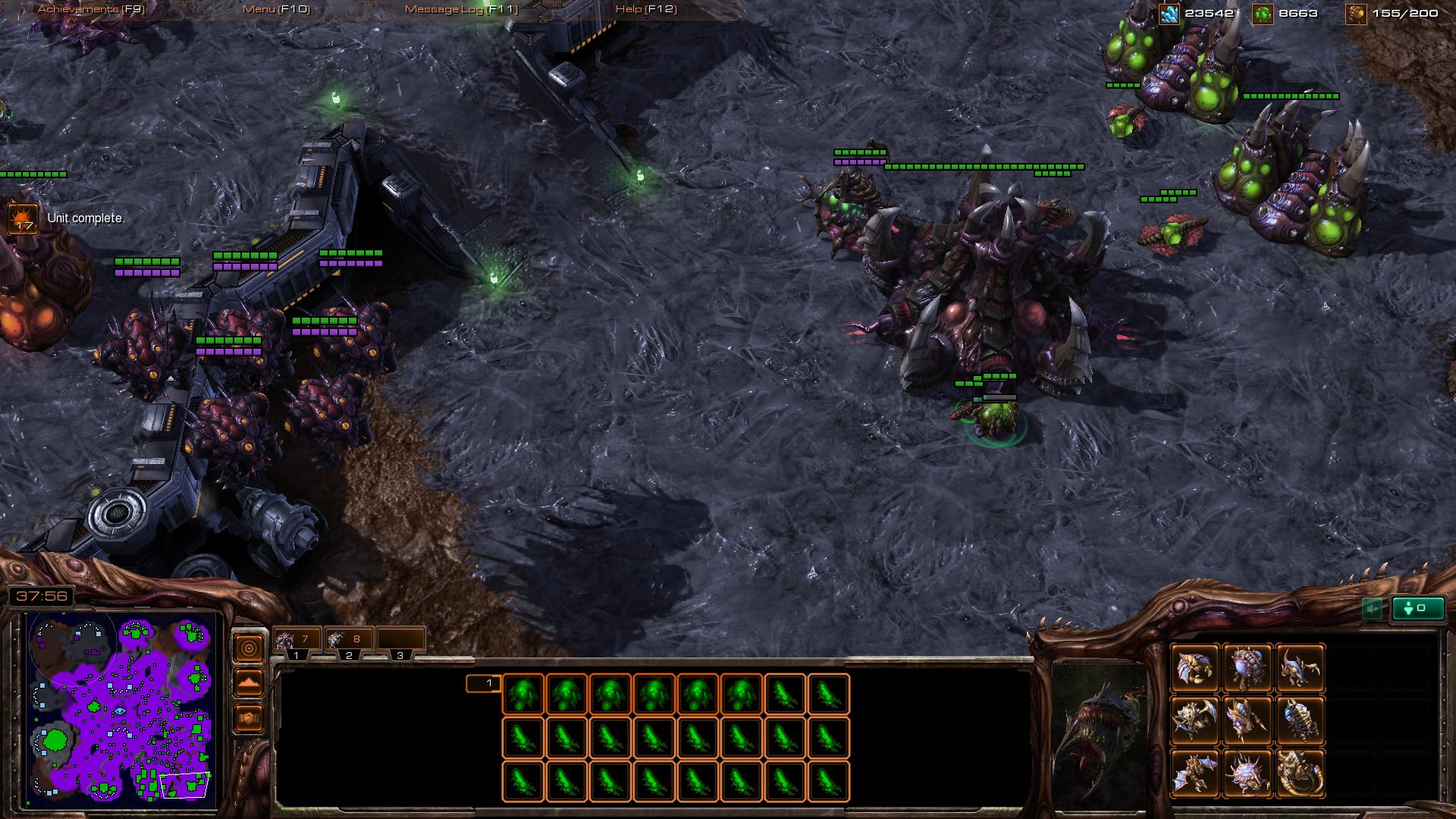Screen dimensions: 1456x819
Task: Select control group 2
Action: 348,642
